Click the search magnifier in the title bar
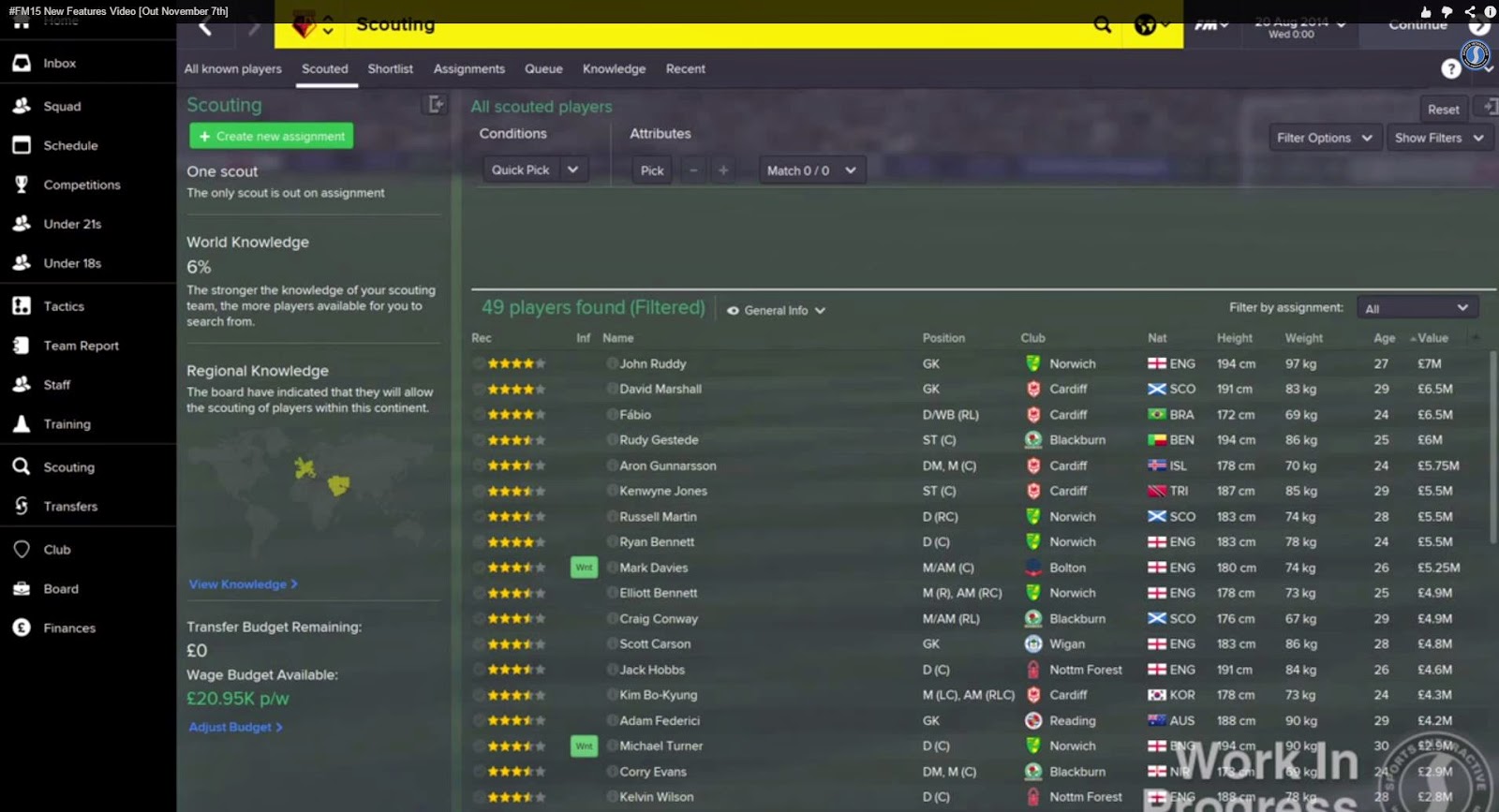This screenshot has width=1499, height=812. click(1102, 26)
